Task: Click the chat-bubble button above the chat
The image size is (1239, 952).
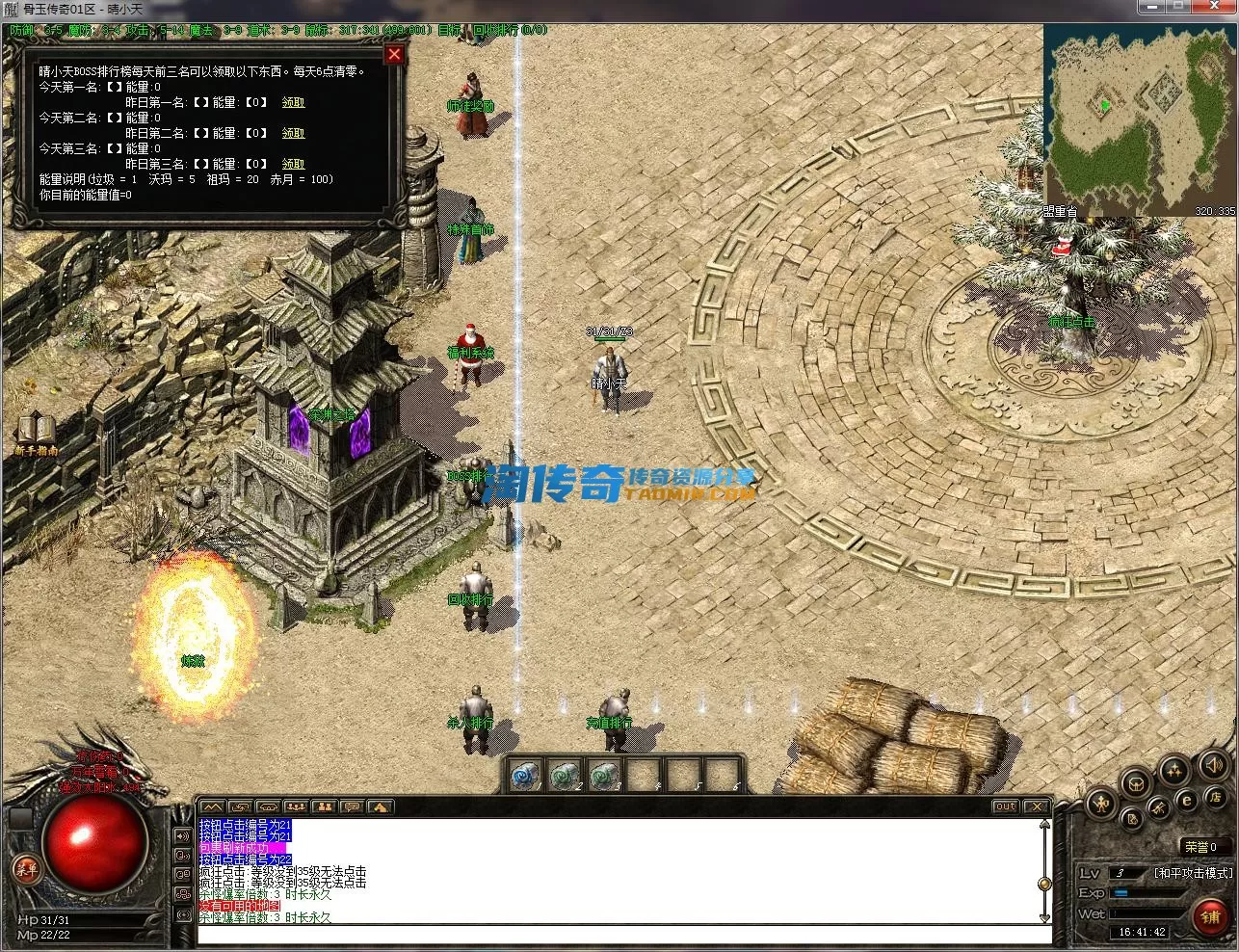Action: pos(352,807)
